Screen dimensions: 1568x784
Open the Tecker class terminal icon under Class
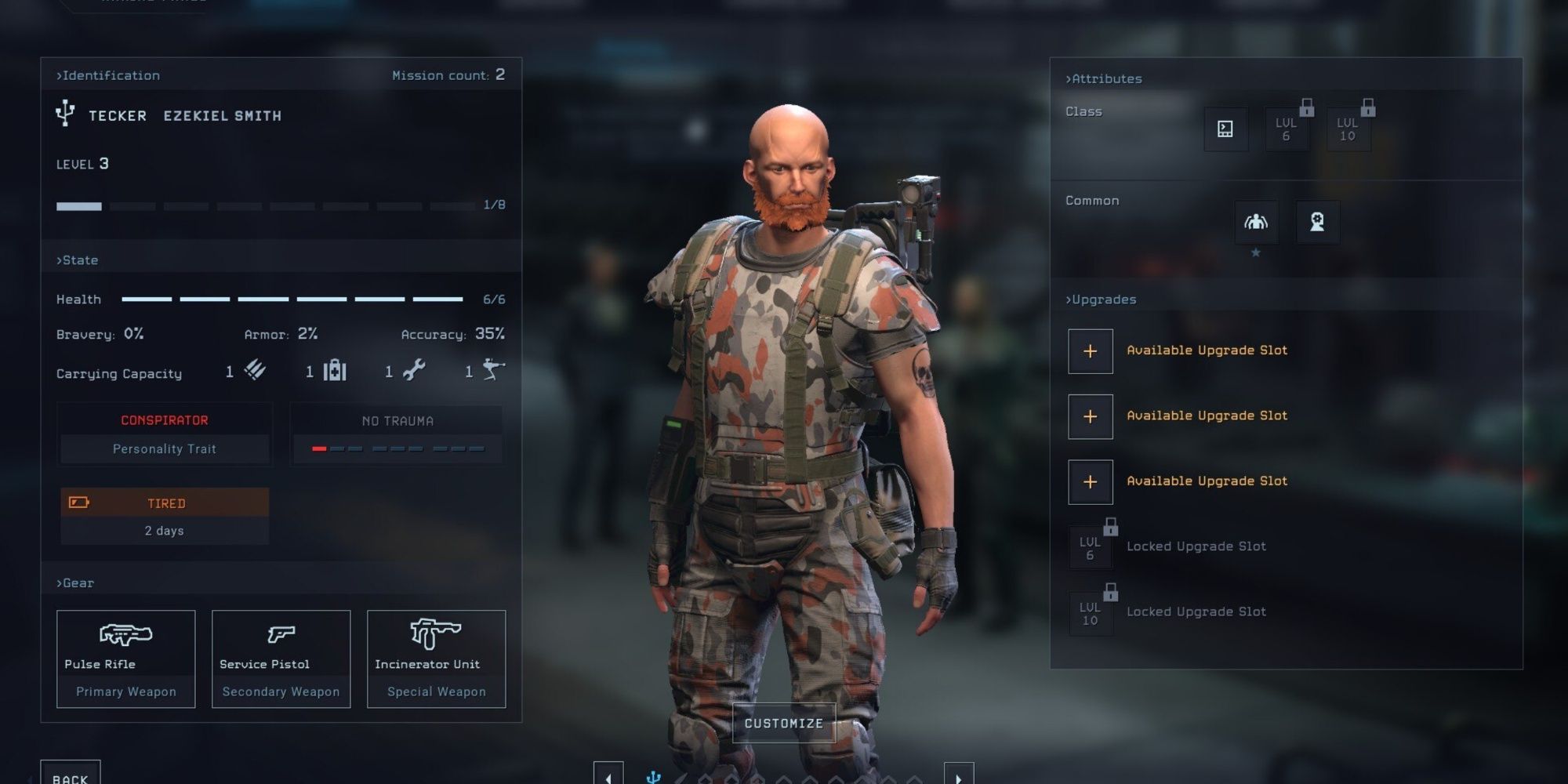1227,129
